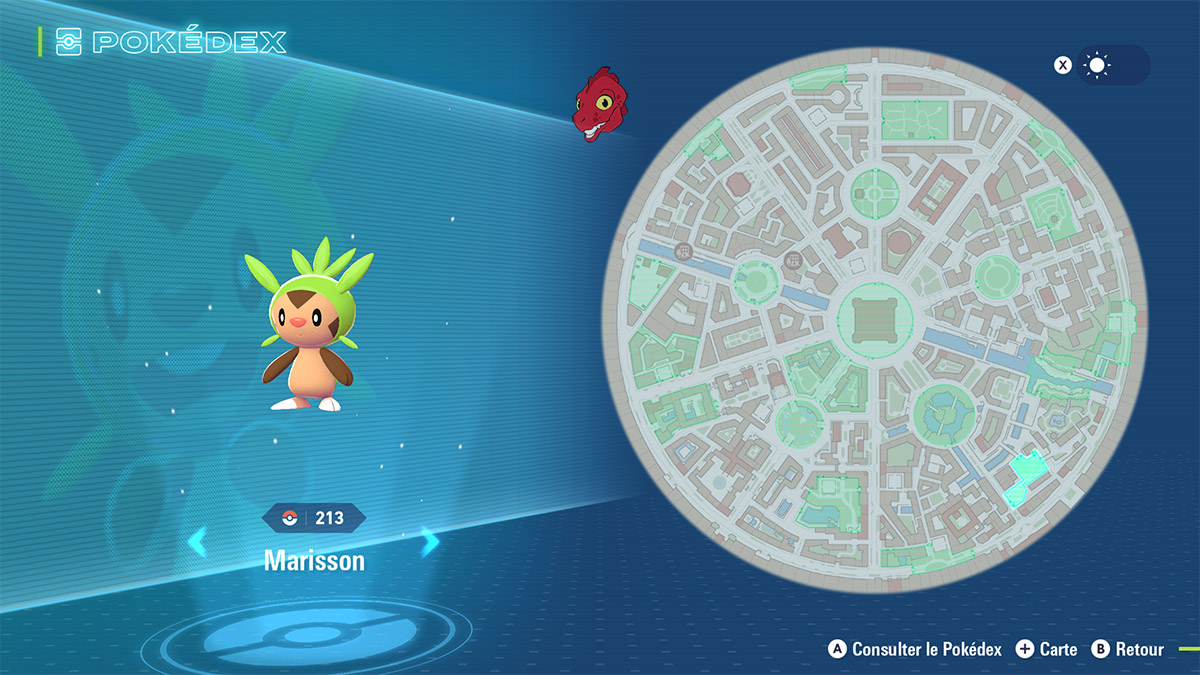The image size is (1200, 675).
Task: Show the previous Pokémon with left arrow
Action: point(197,542)
